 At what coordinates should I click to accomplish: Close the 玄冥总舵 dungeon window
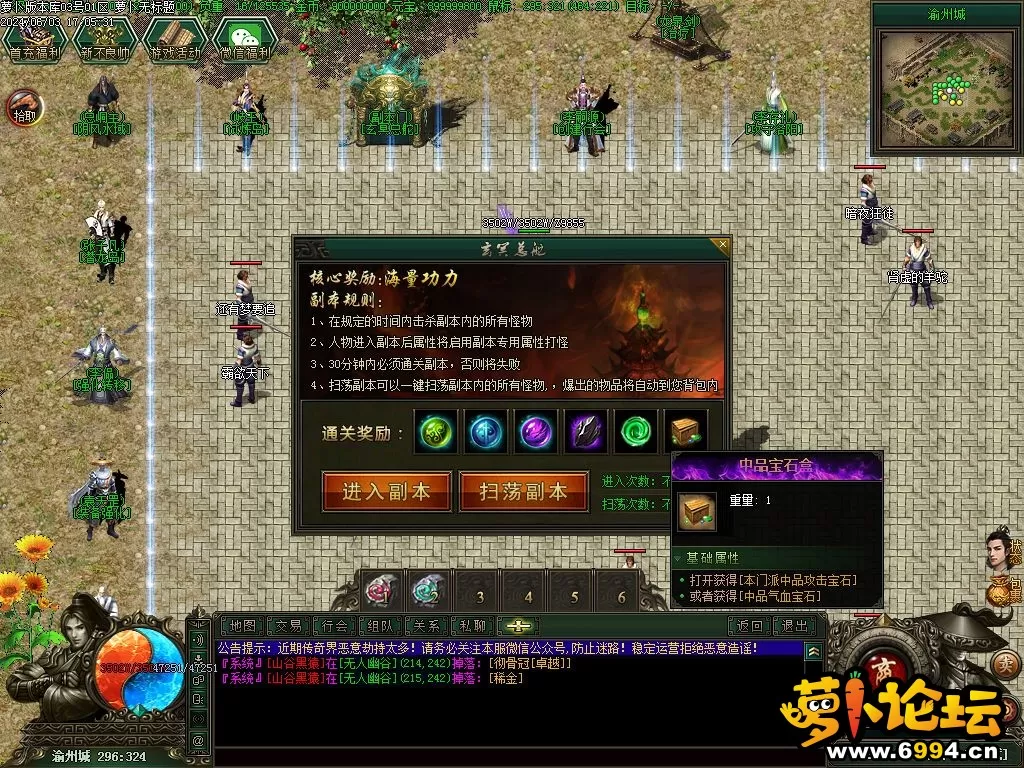pyautogui.click(x=720, y=245)
